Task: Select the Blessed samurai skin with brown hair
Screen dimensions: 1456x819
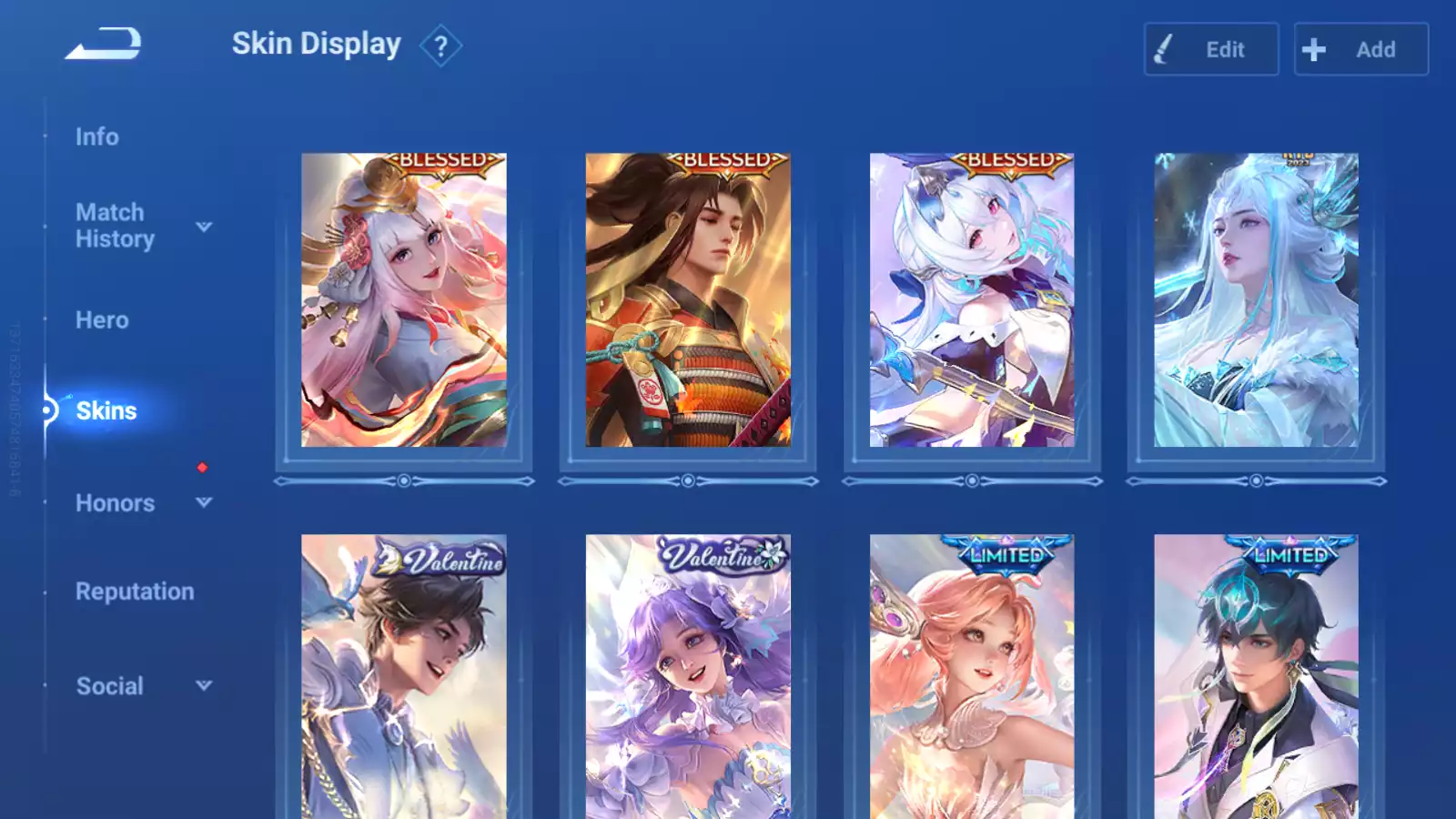Action: click(x=688, y=300)
